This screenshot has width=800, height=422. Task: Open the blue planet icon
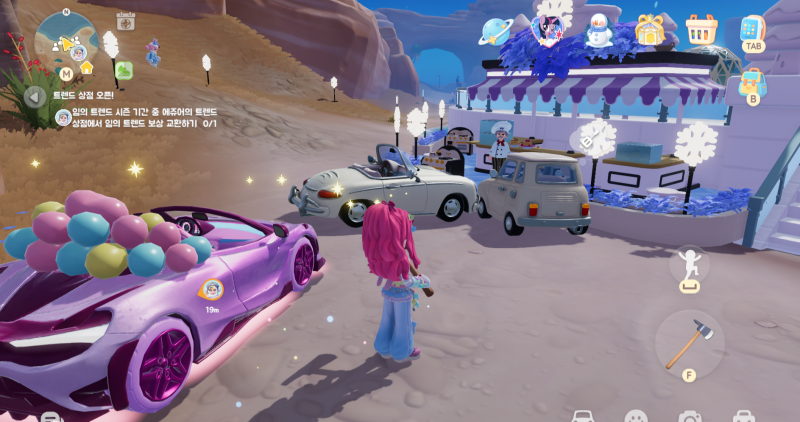point(496,31)
